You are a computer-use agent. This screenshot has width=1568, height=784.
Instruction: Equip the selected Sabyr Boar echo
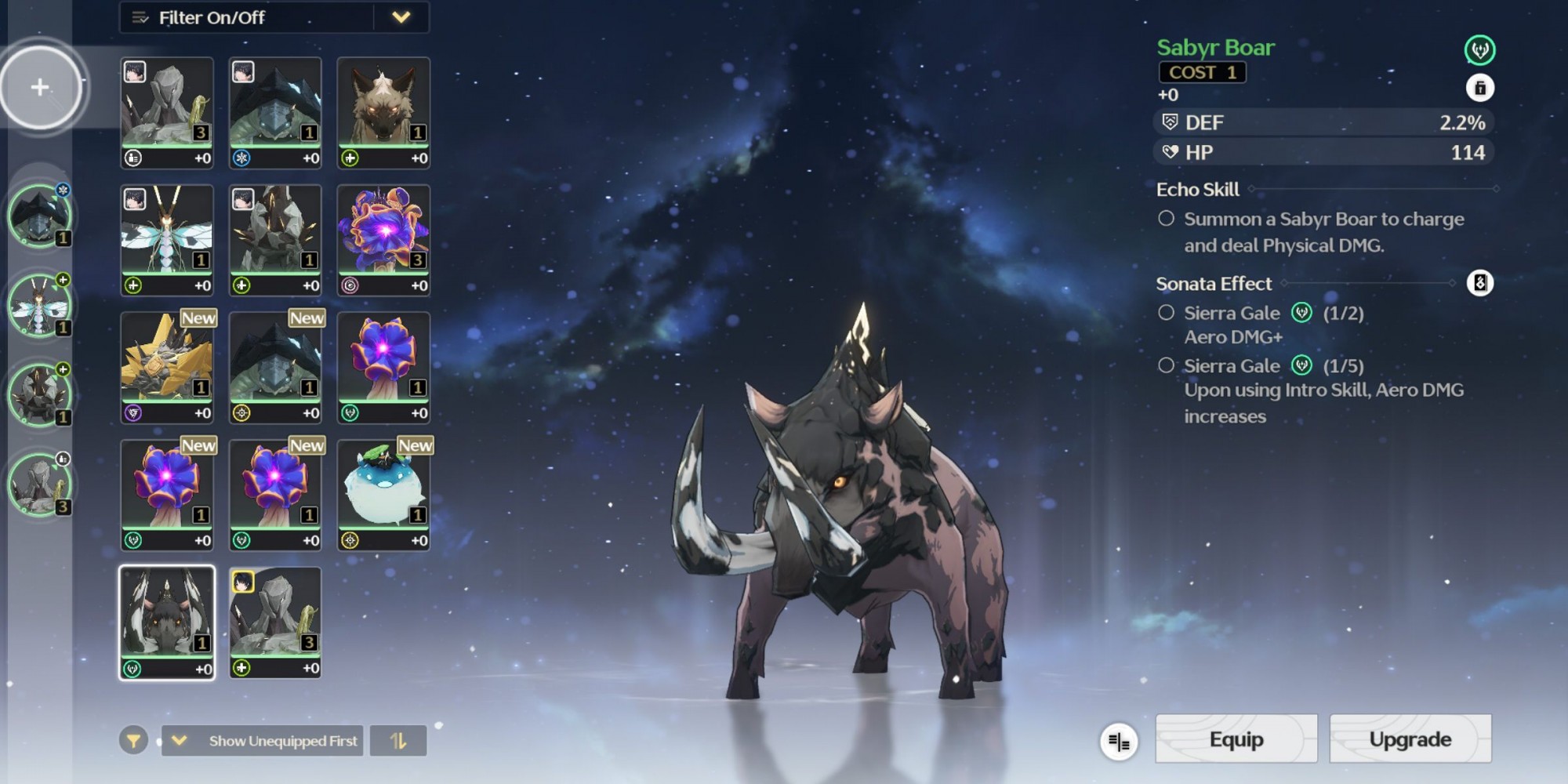pos(1236,739)
